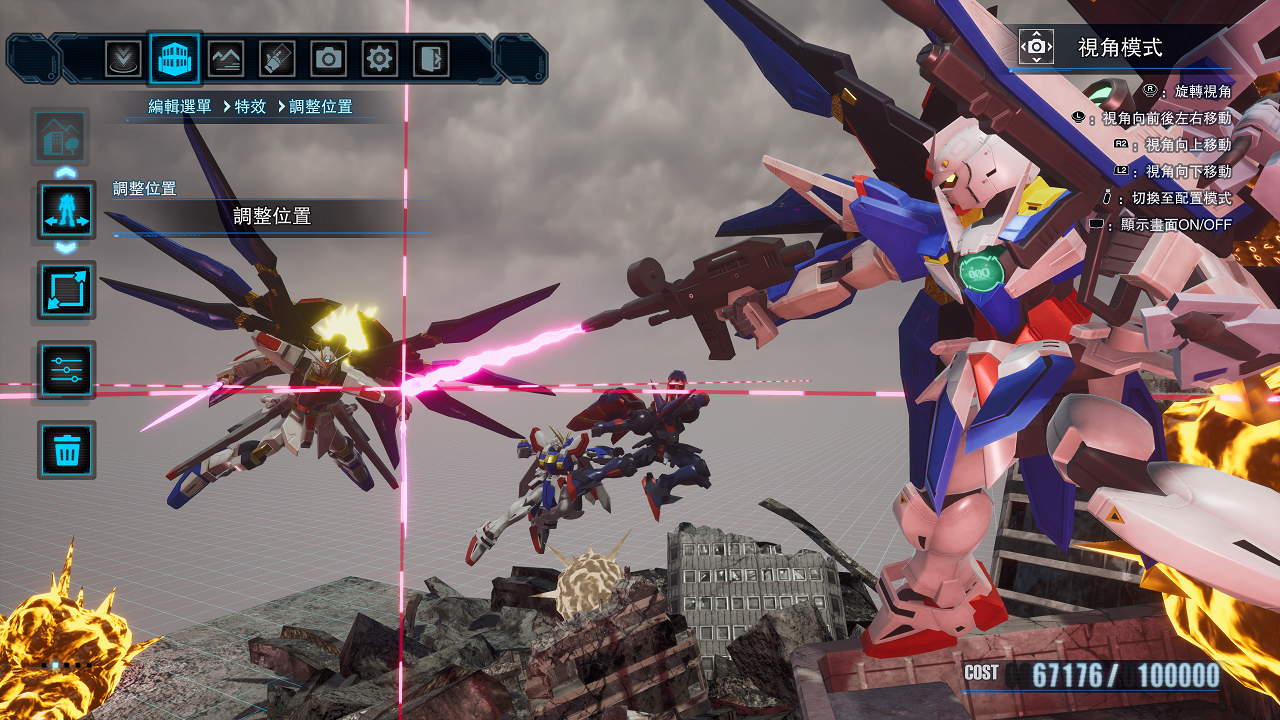Activate the rotate arrows square icon
Image resolution: width=1280 pixels, height=720 pixels.
click(x=66, y=290)
